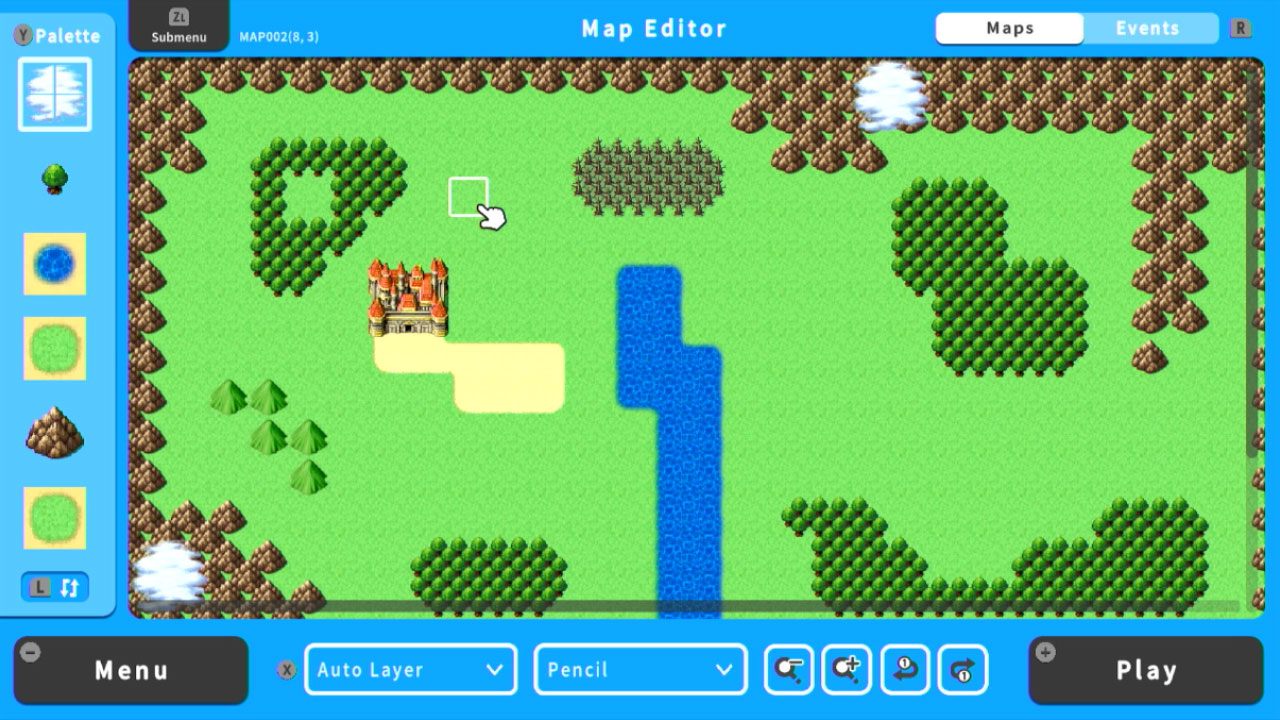Click the Zoom In magnifier icon
The height and width of the screenshot is (720, 1280).
(x=846, y=670)
